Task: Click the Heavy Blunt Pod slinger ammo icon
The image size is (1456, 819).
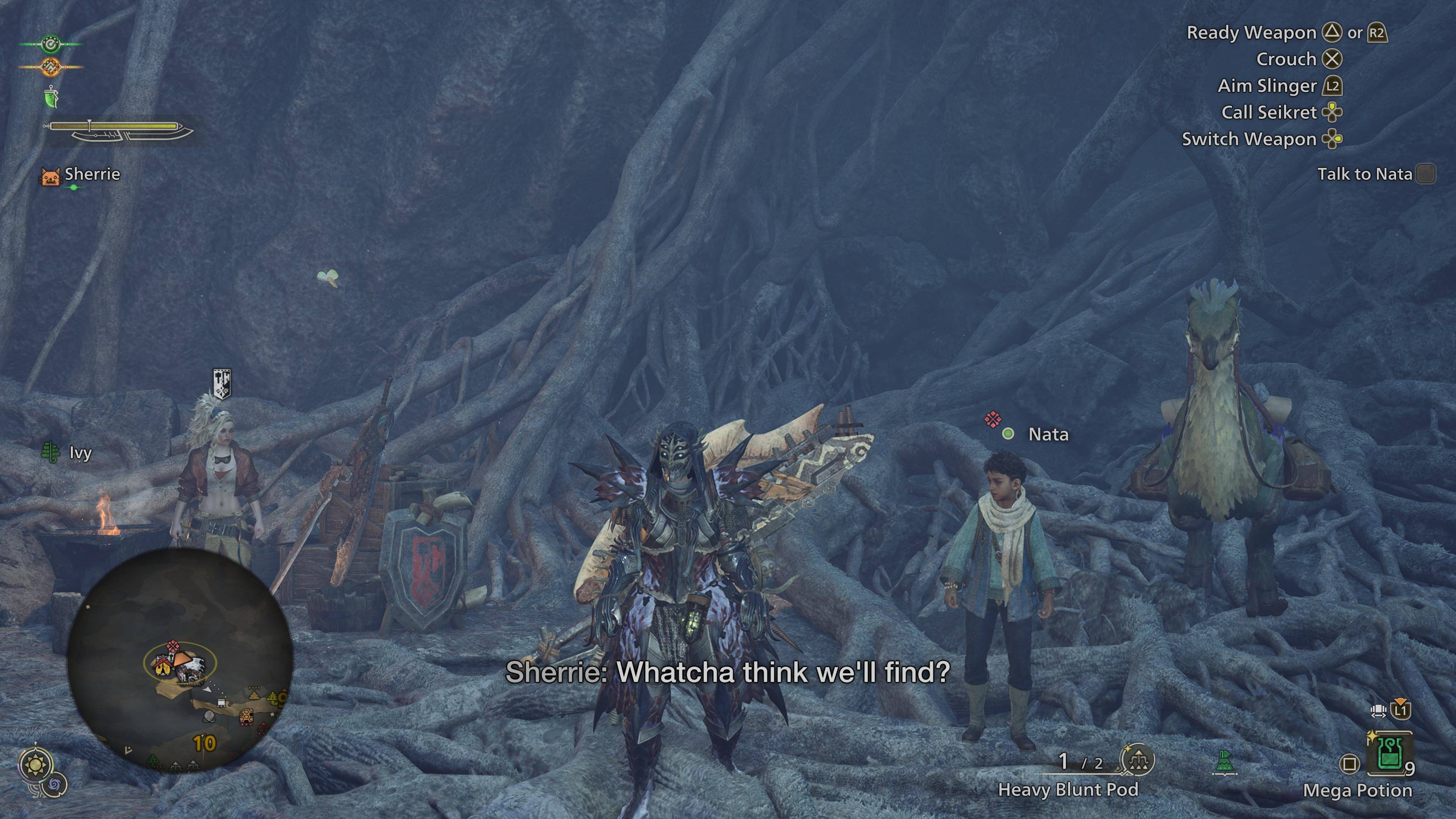Action: (1137, 760)
